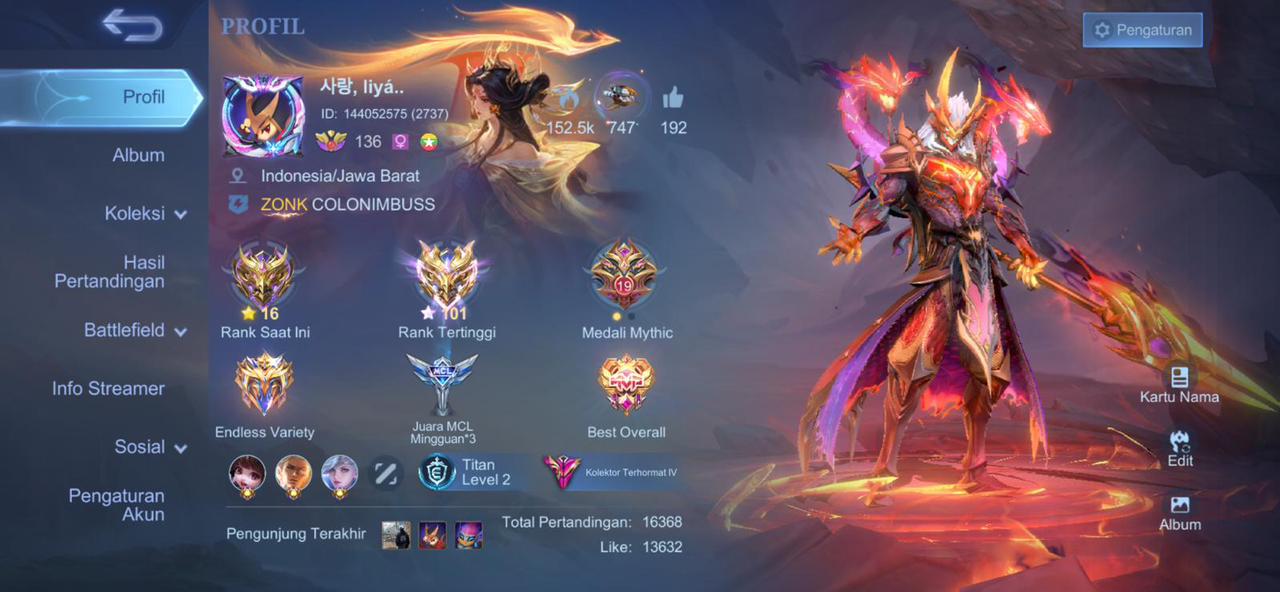
Task: Expand the Battlefield section
Action: (x=135, y=330)
